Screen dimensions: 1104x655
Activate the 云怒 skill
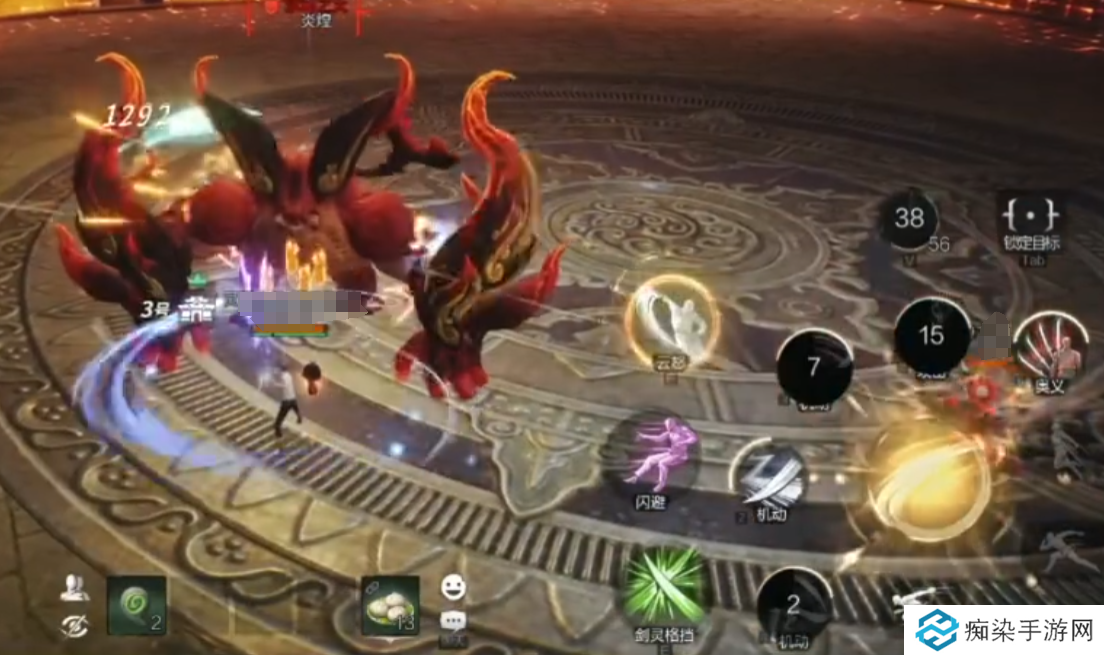pyautogui.click(x=672, y=318)
